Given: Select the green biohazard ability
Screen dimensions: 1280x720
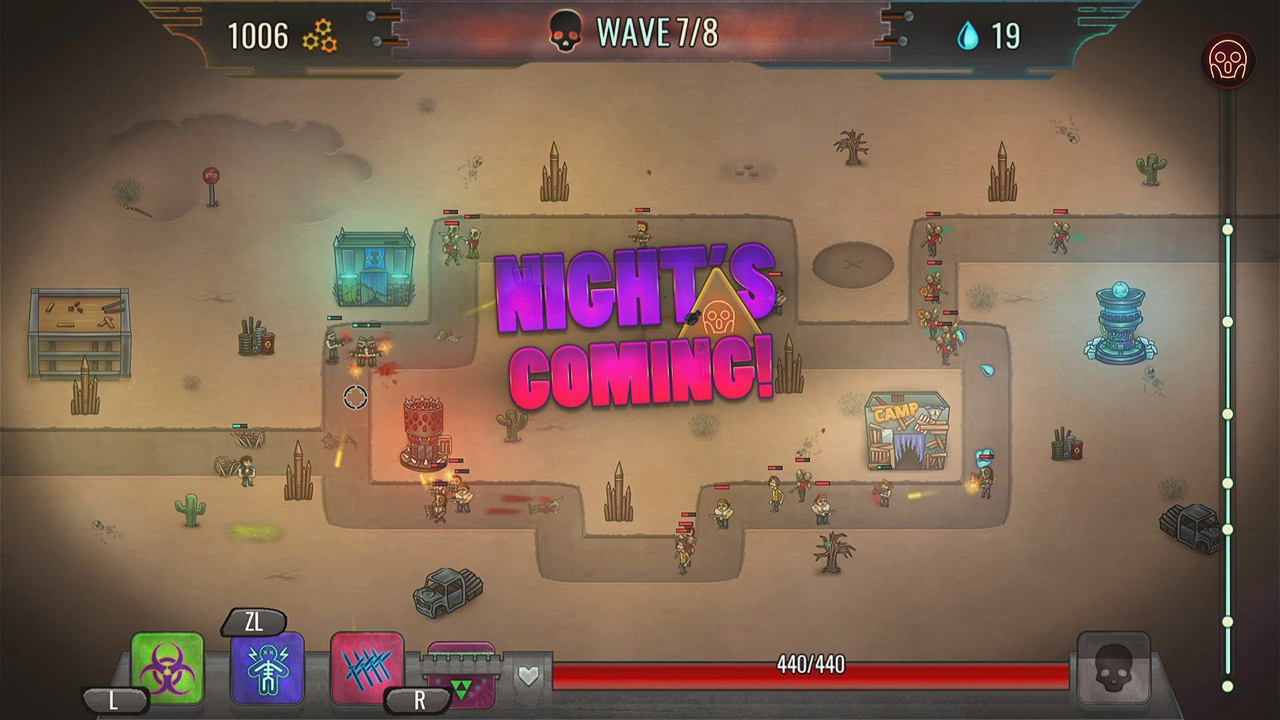Looking at the screenshot, I should [166, 667].
